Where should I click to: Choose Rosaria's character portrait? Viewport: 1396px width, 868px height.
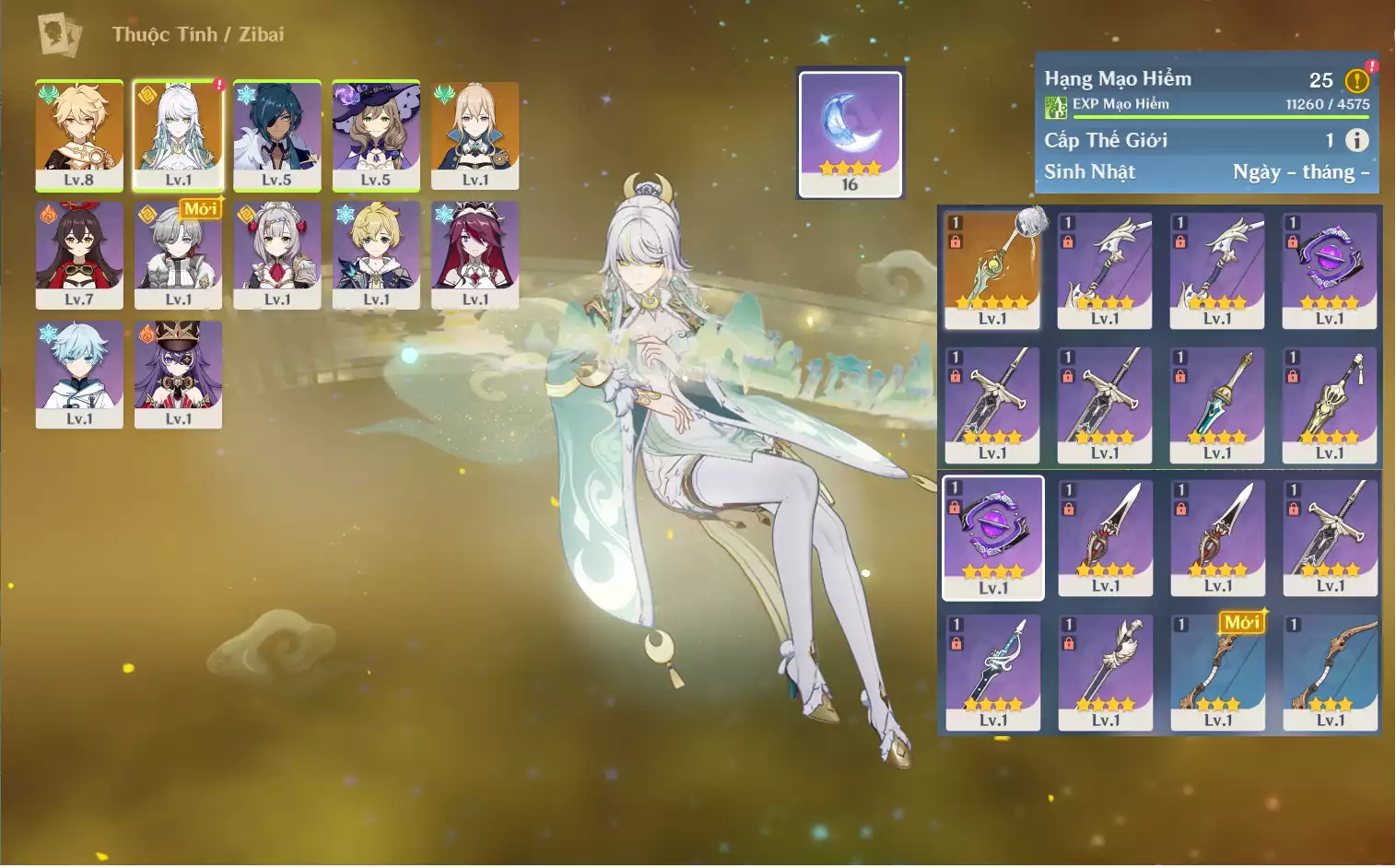475,254
